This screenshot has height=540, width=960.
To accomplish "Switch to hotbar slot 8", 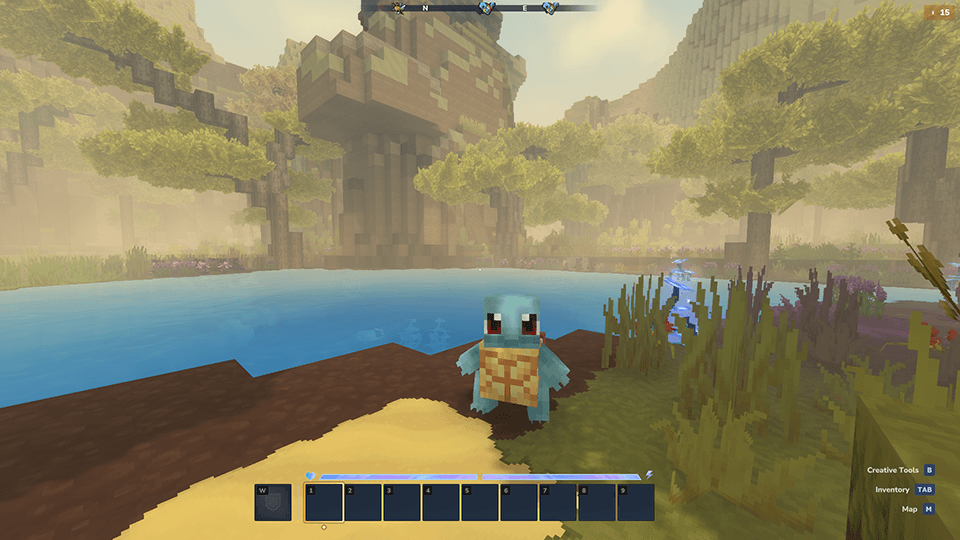I will tap(597, 503).
